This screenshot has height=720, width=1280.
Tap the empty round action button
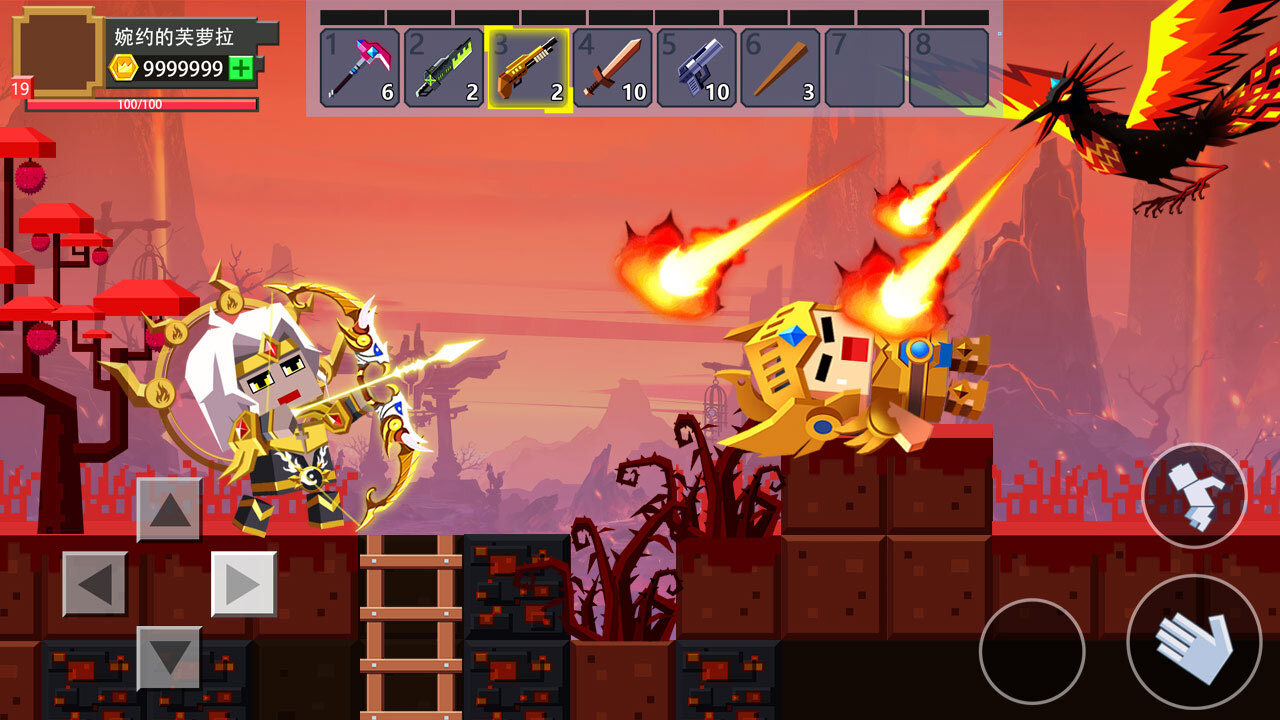pyautogui.click(x=1032, y=651)
